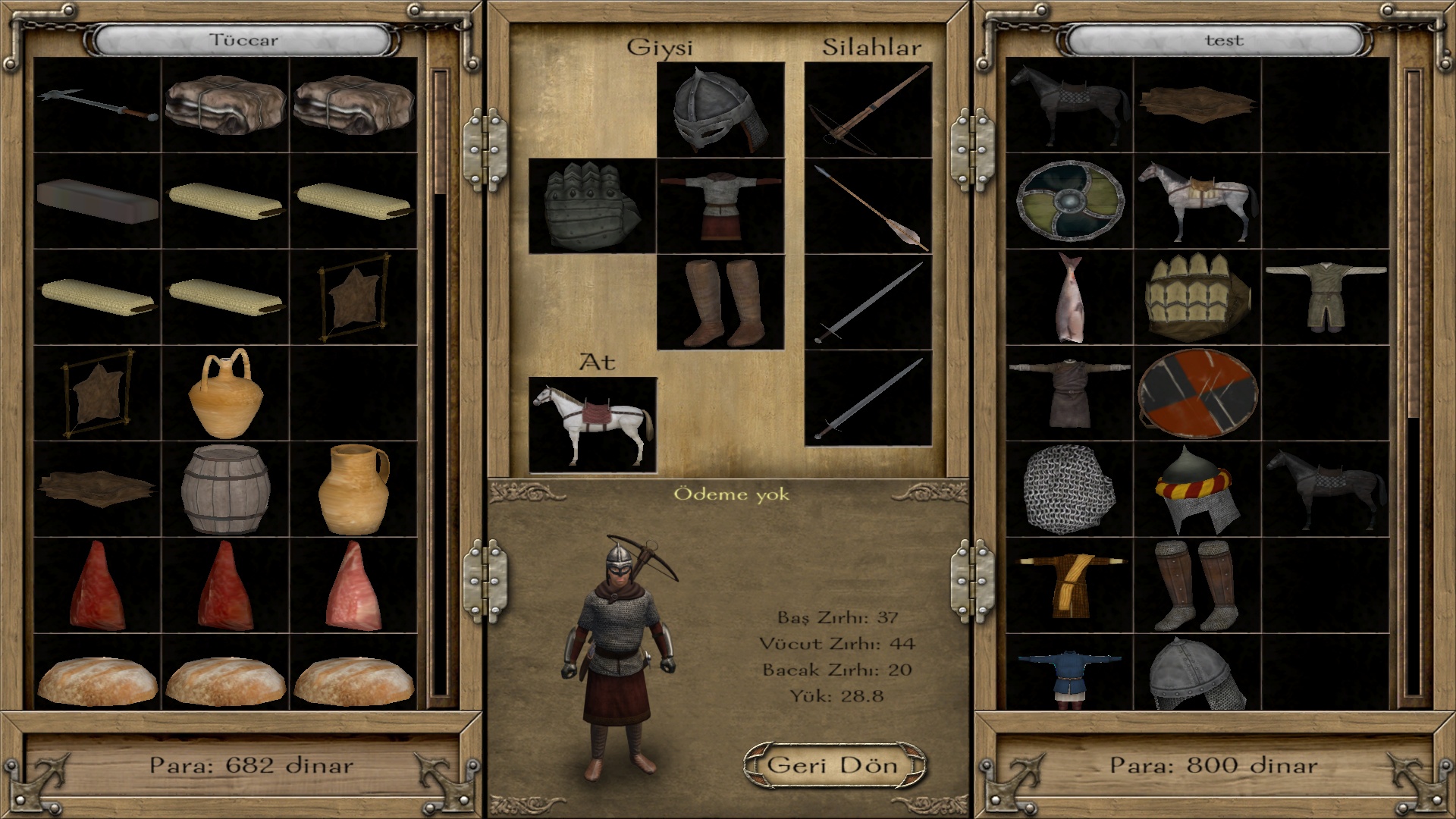
Task: Pick the chainmail coif item
Action: [x=1069, y=489]
